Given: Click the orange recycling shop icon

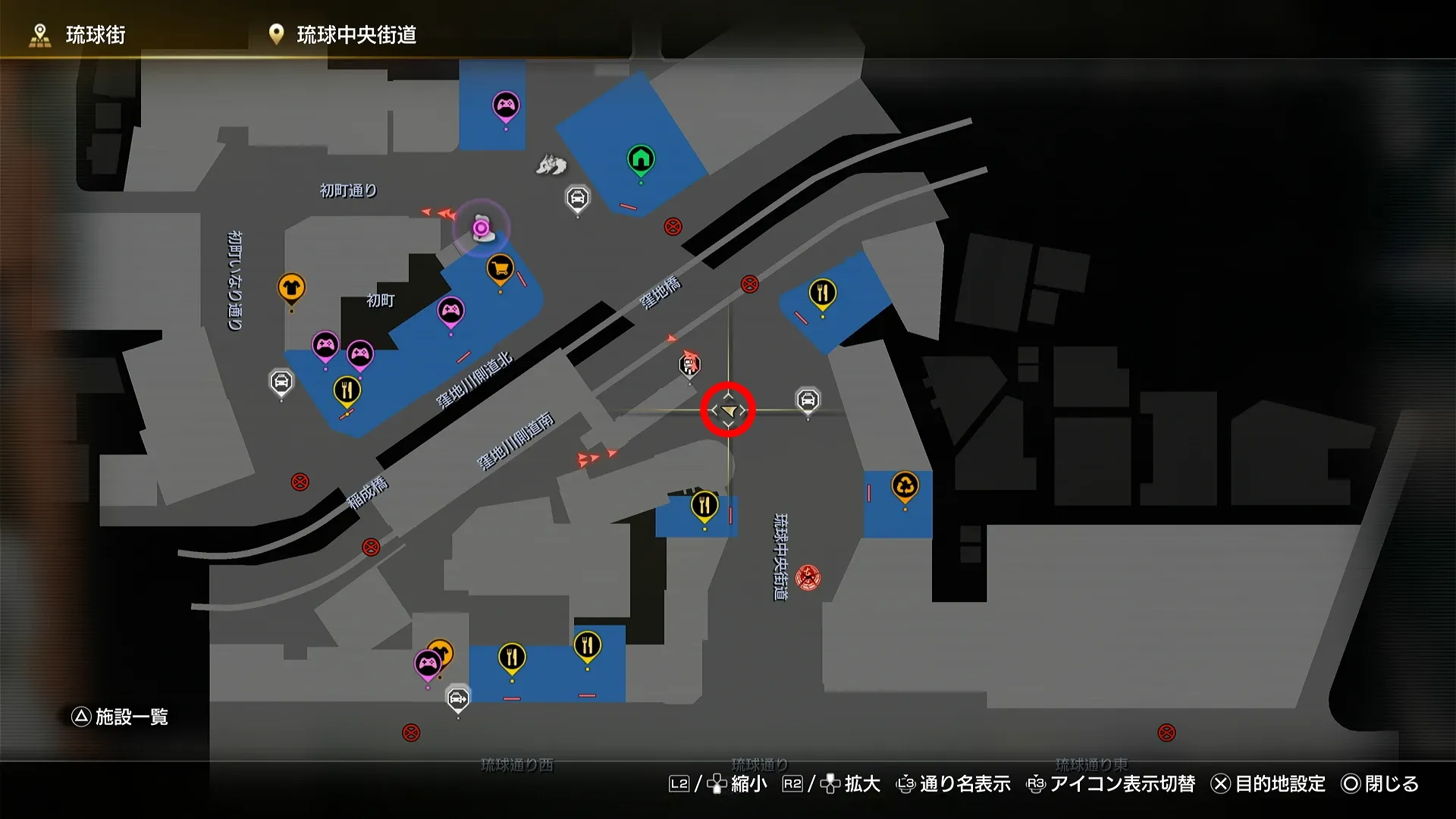Looking at the screenshot, I should [904, 485].
